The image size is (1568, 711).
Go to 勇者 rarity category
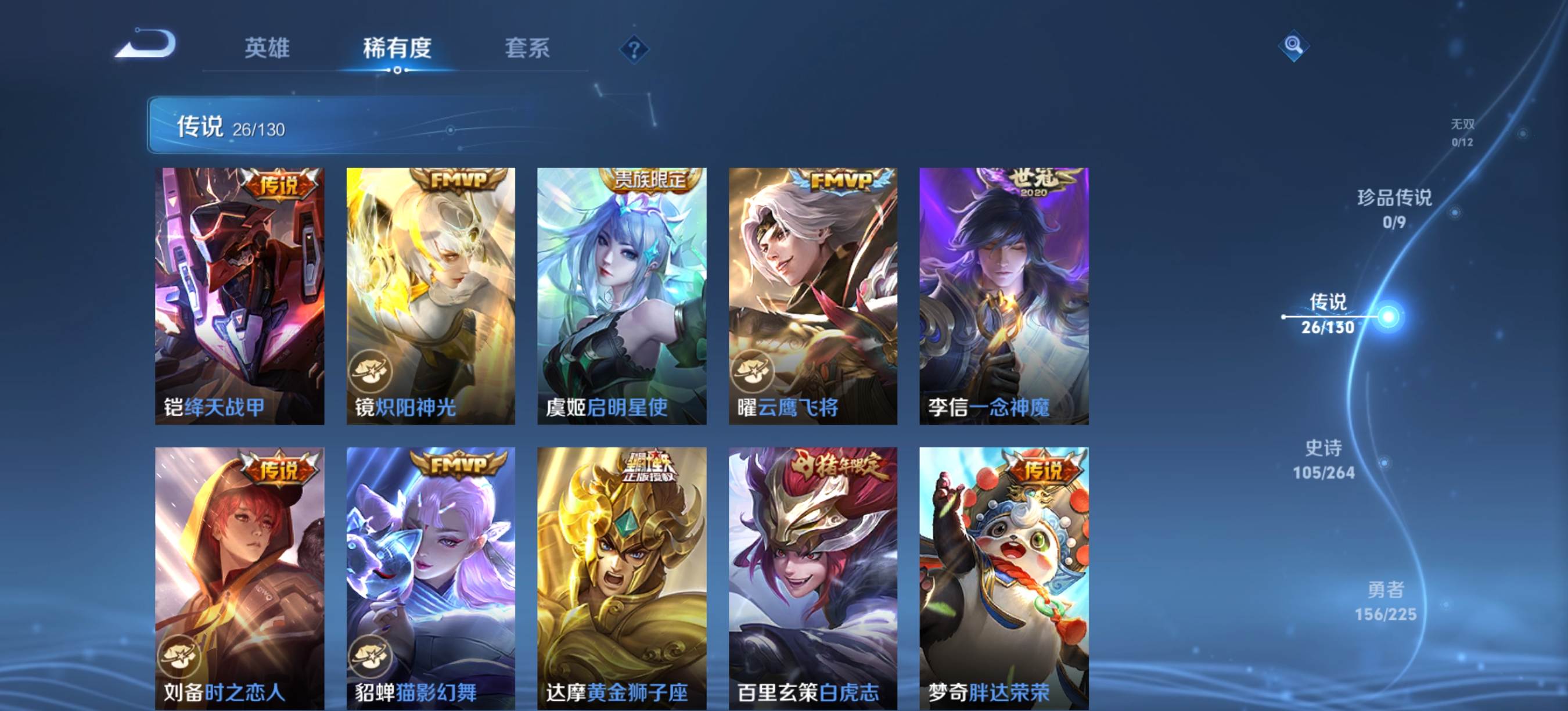pos(1386,601)
